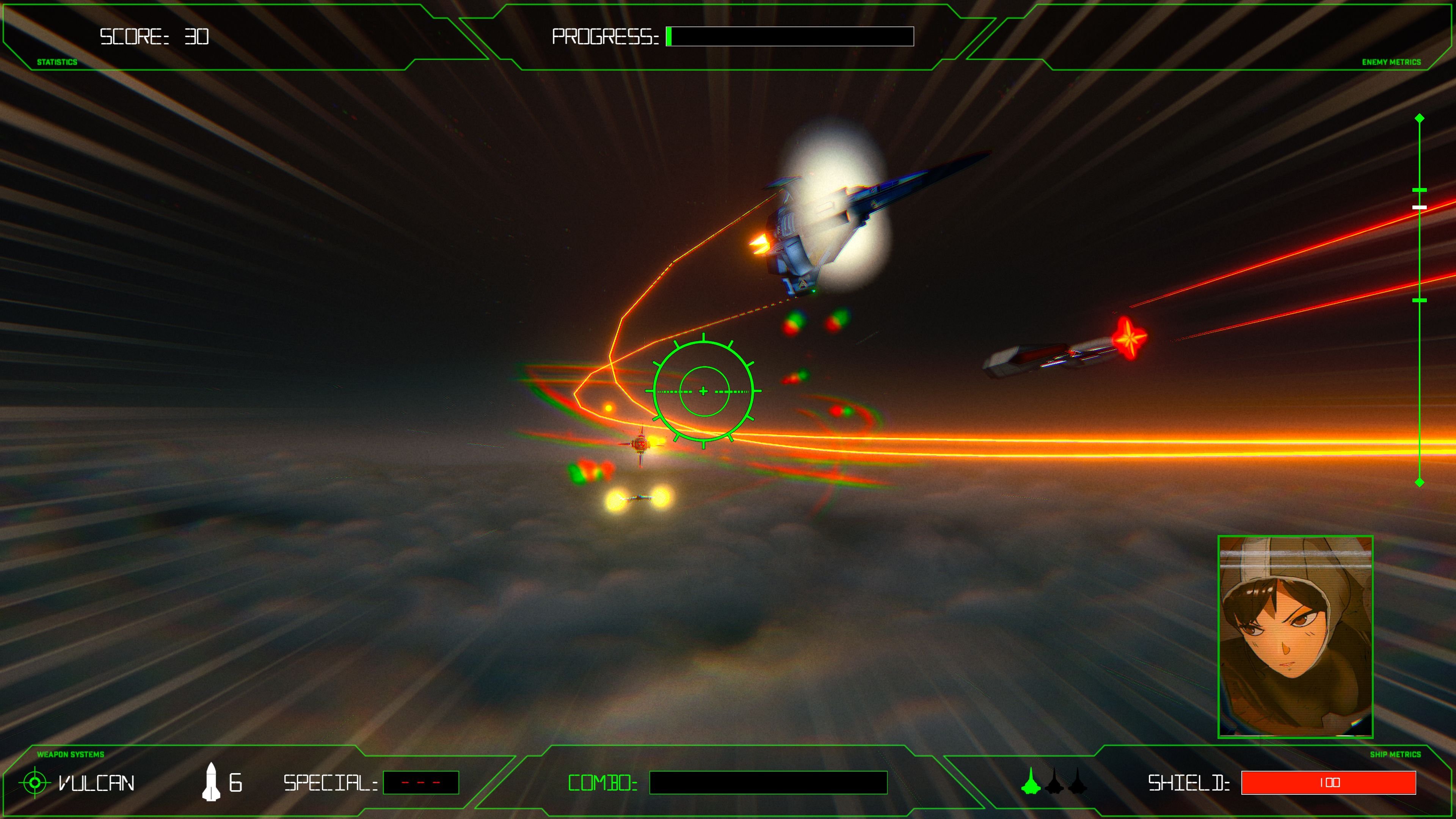Click the SCORE: 30 readout

coord(154,36)
